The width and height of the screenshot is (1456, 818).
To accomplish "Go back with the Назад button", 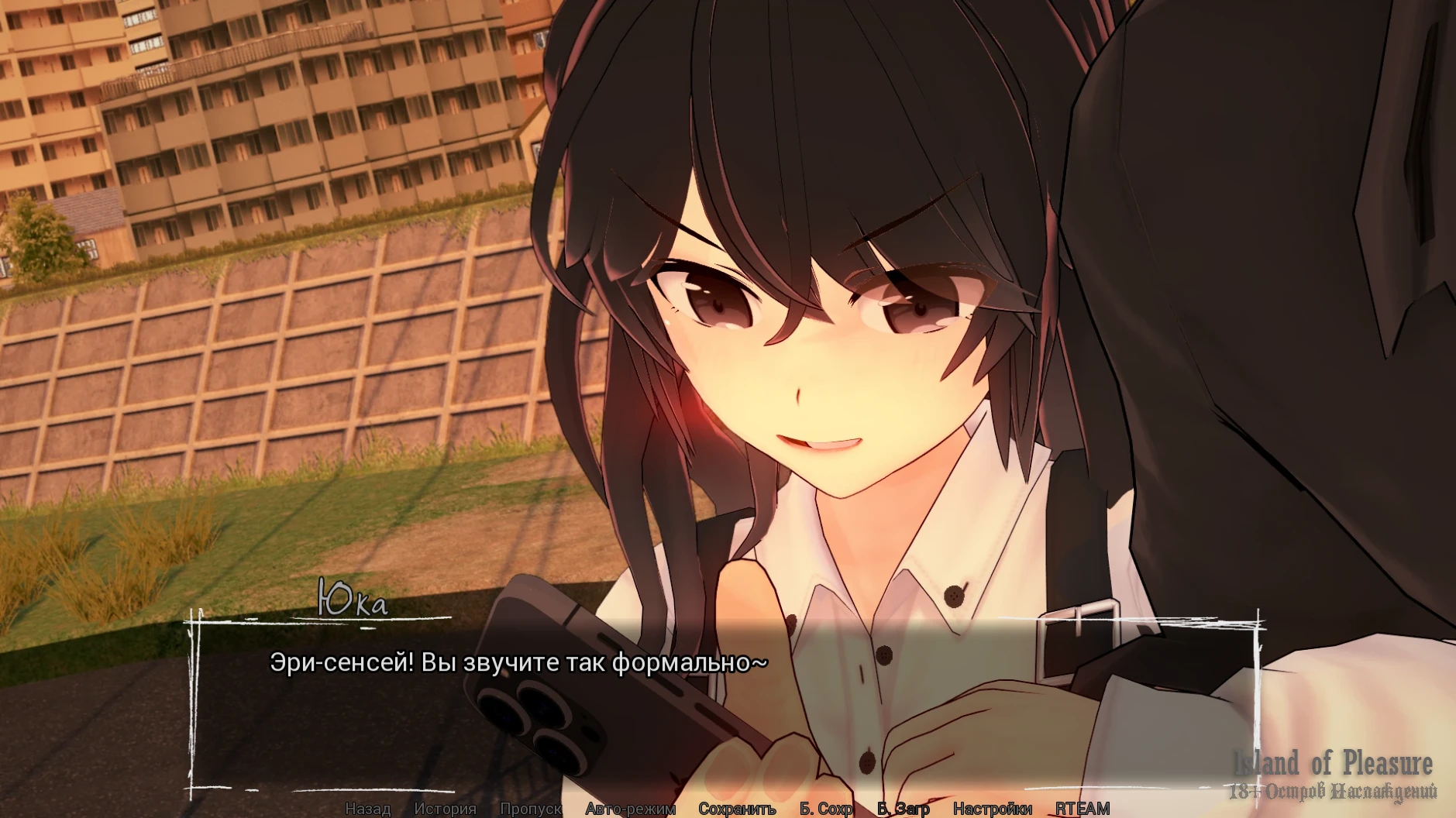I will [367, 809].
